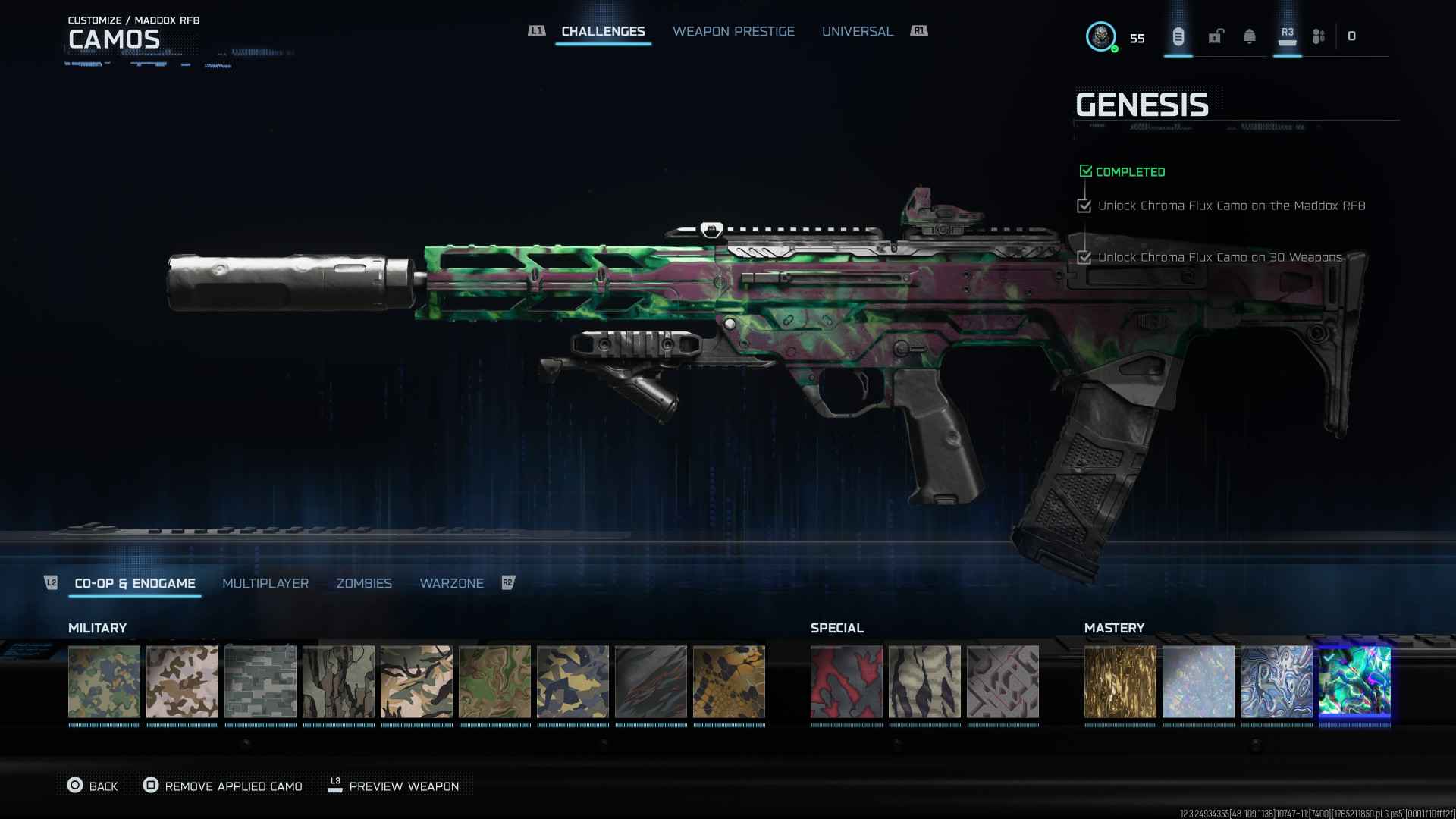1456x819 pixels.
Task: Open the Zombies camo category
Action: click(364, 583)
